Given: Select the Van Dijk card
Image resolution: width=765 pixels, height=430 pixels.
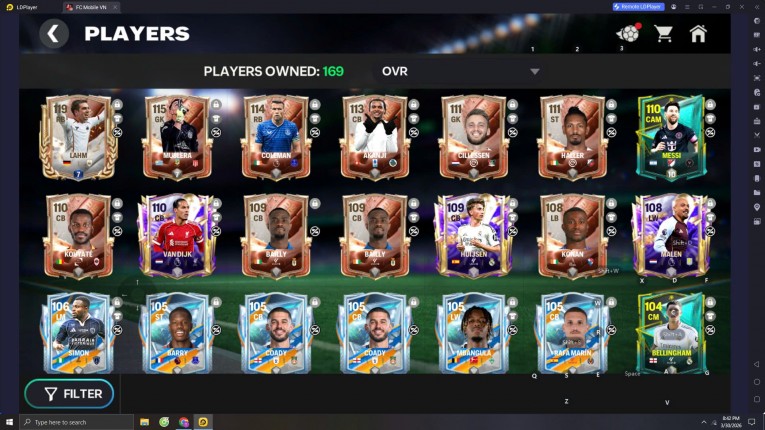Looking at the screenshot, I should click(x=176, y=236).
